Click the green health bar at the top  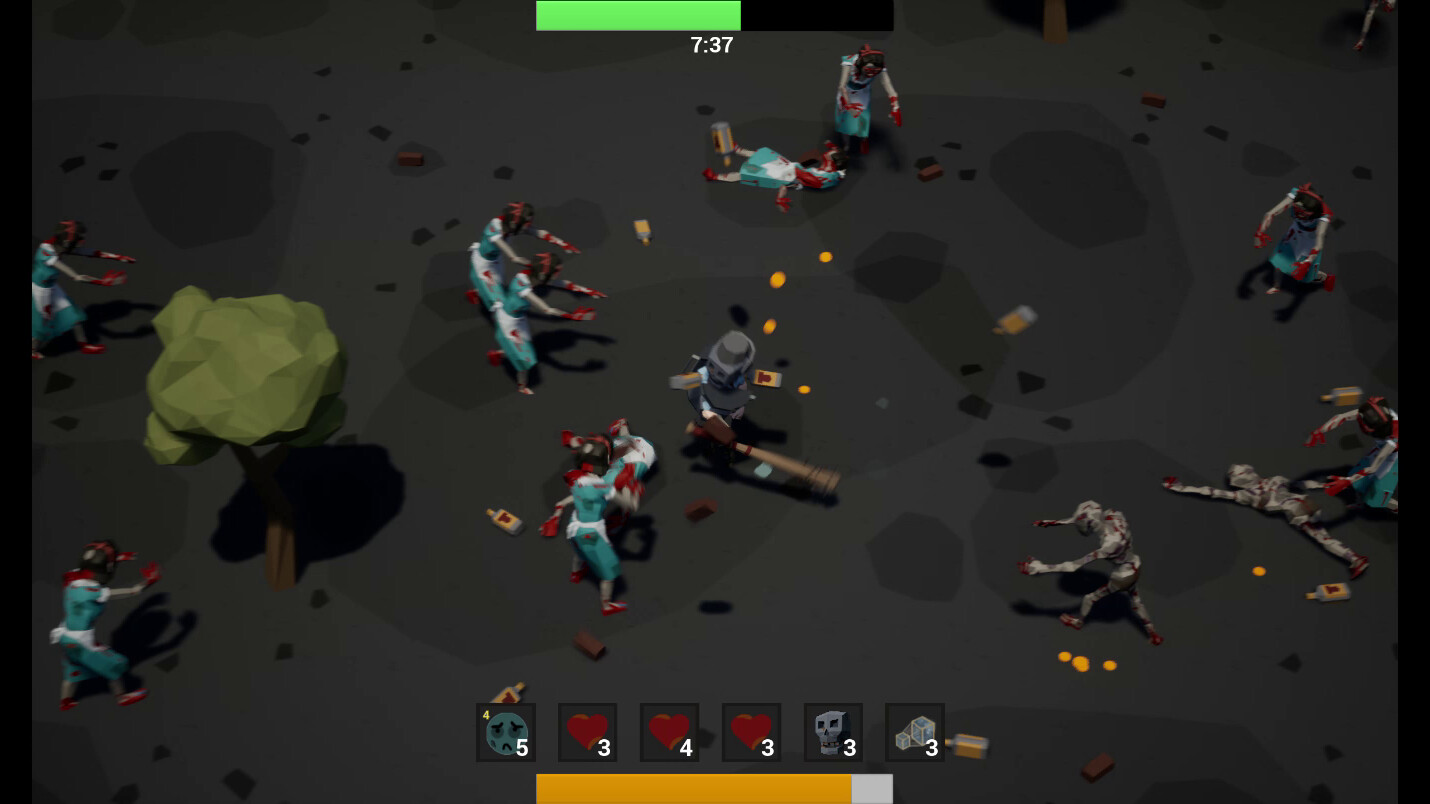[x=638, y=15]
